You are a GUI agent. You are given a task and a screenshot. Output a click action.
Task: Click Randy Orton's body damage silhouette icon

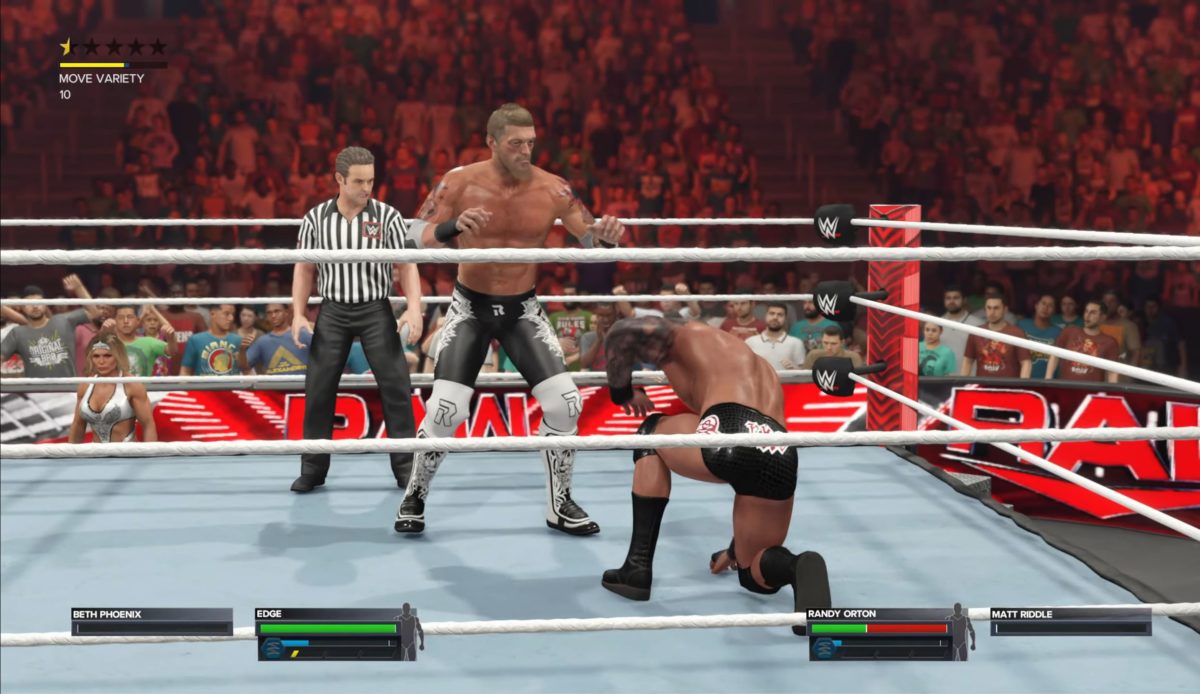959,631
